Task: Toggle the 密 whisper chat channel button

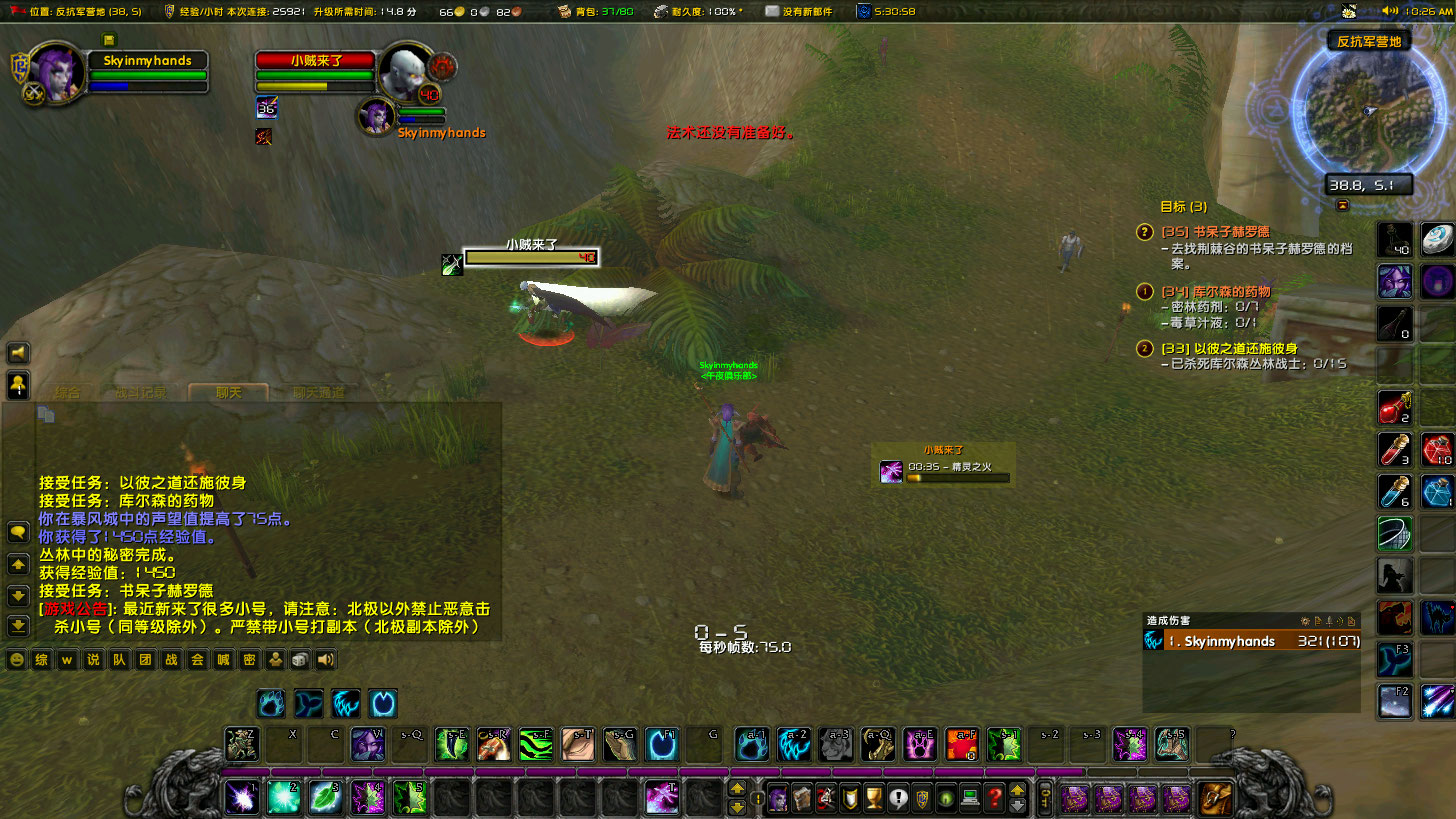Action: click(249, 659)
